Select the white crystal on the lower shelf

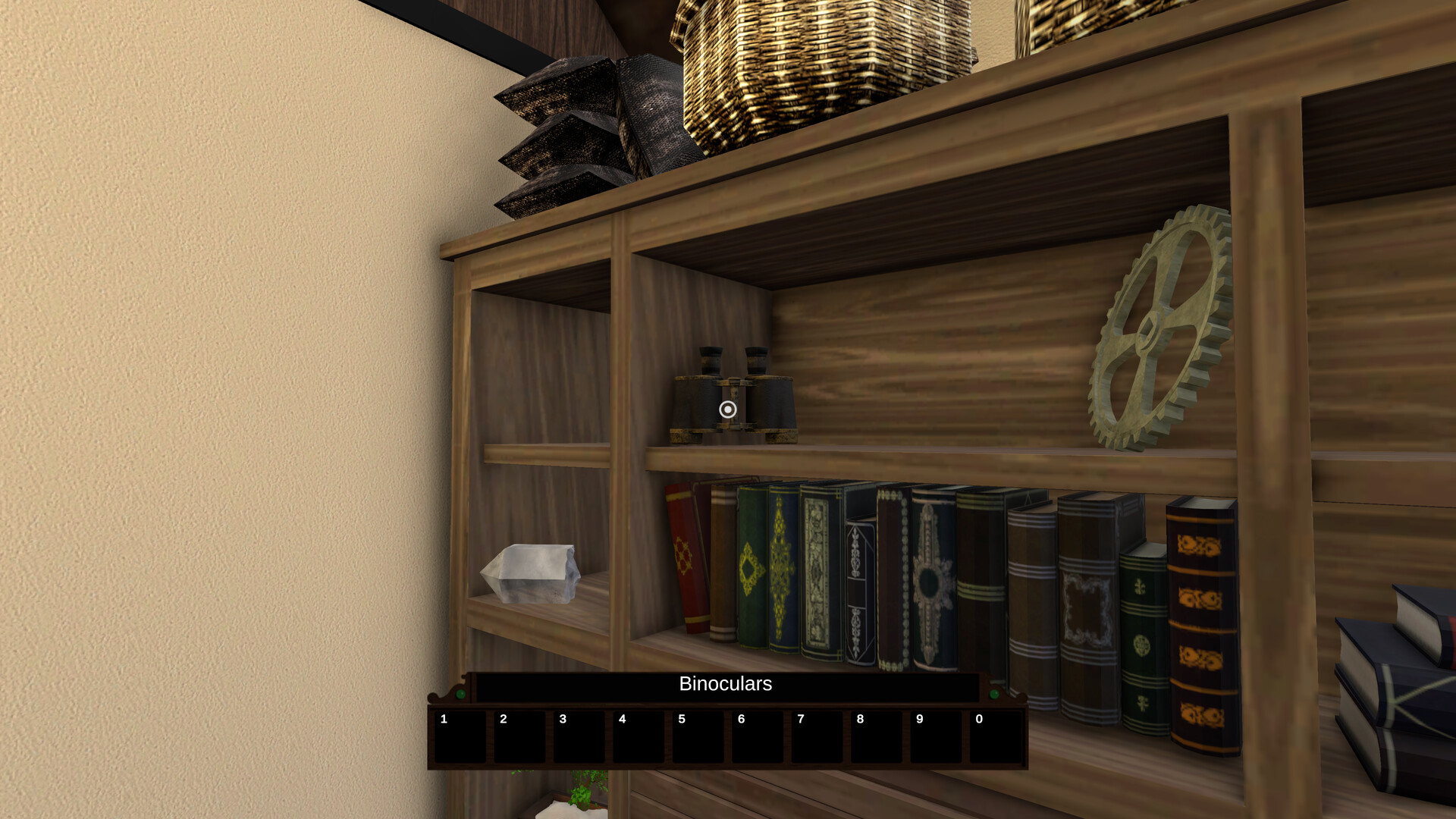(x=531, y=573)
